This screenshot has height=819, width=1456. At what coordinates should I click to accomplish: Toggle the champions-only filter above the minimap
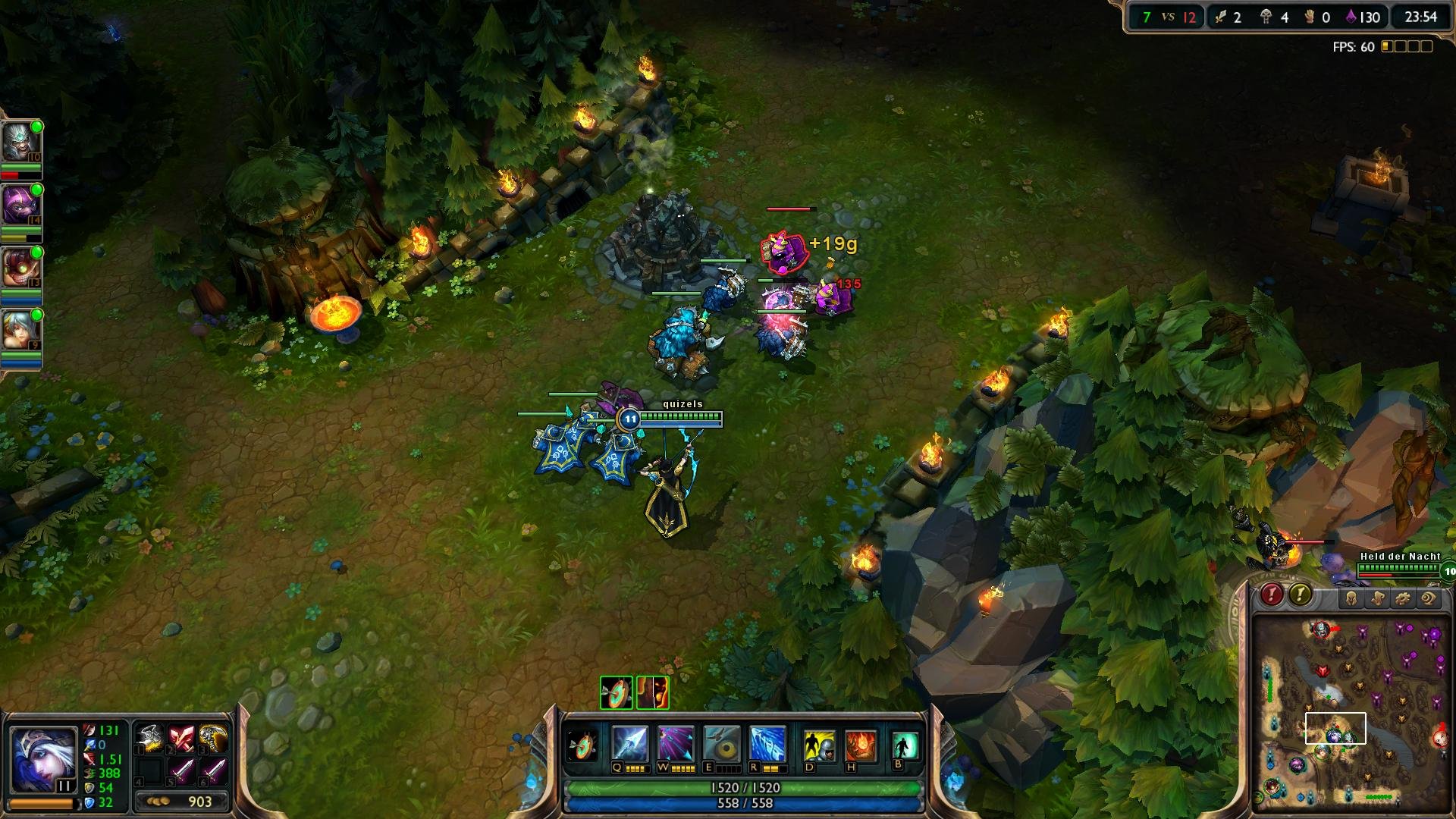[x=1352, y=598]
